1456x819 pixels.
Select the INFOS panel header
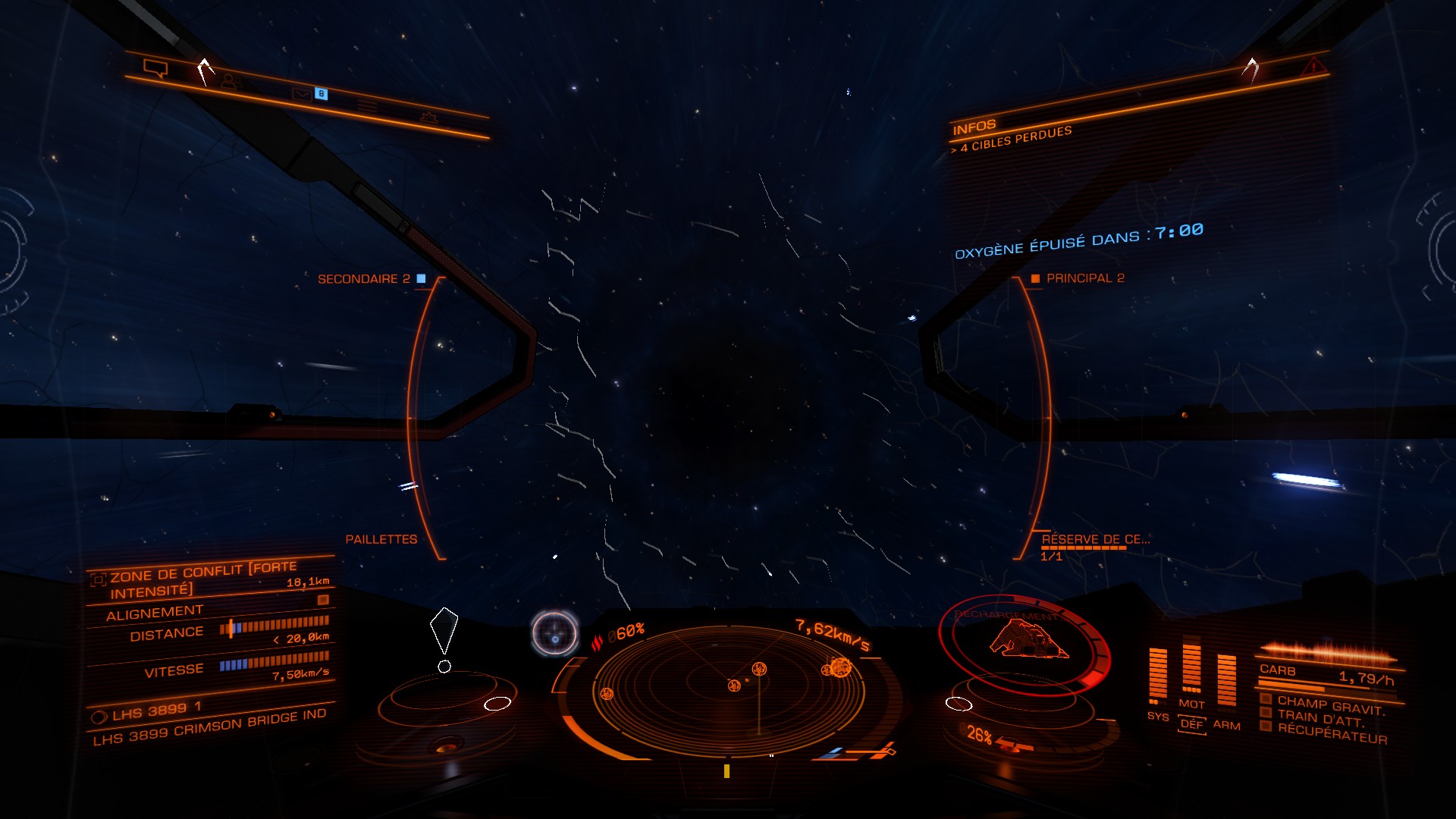(x=974, y=127)
